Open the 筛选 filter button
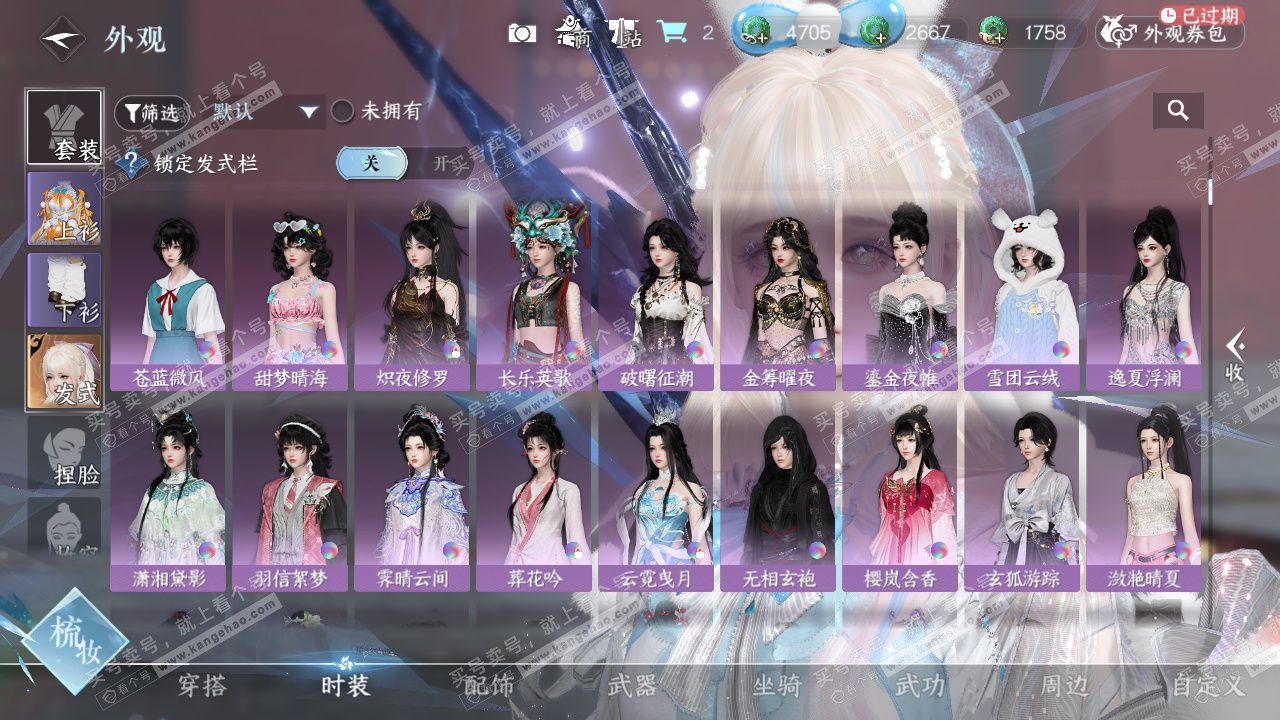 coord(151,112)
